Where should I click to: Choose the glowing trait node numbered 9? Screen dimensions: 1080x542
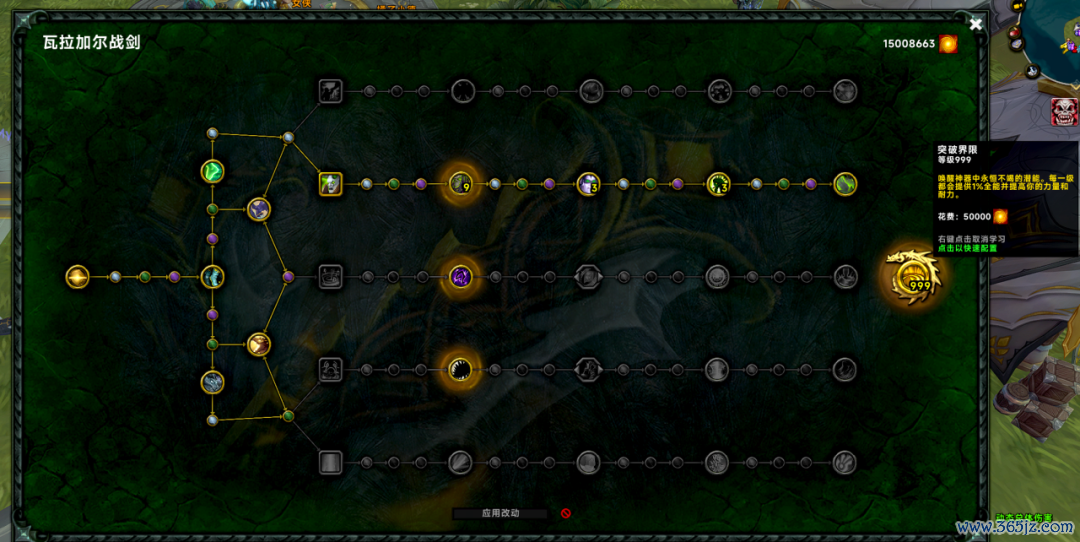point(461,183)
